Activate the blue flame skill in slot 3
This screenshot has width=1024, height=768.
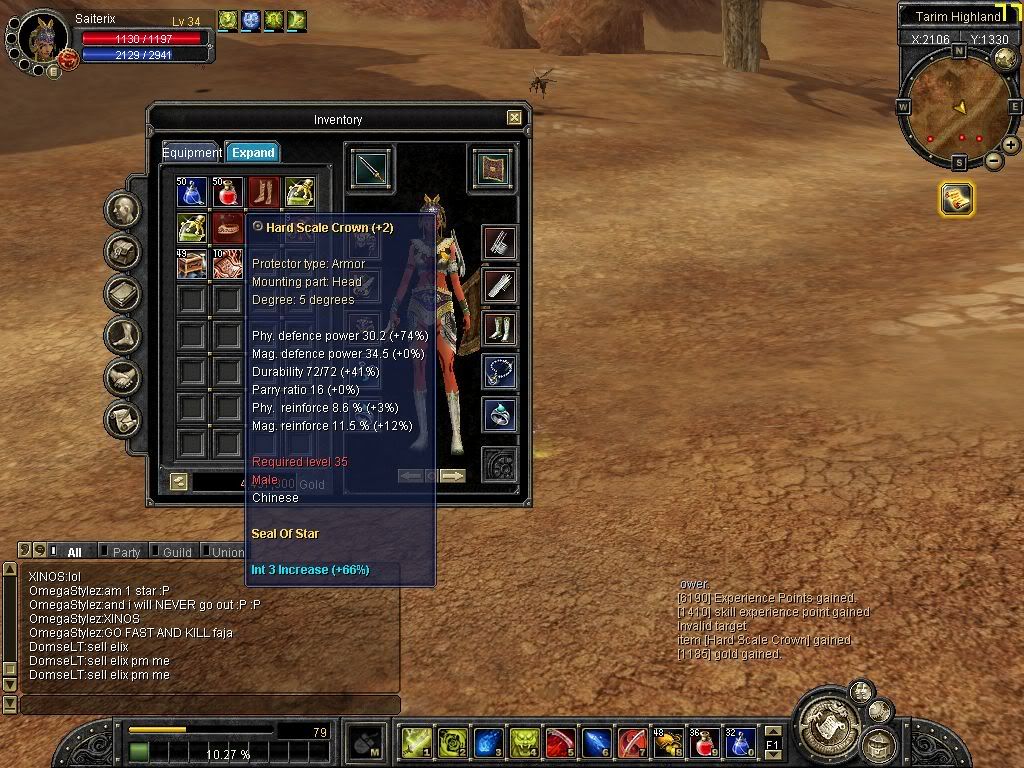488,742
